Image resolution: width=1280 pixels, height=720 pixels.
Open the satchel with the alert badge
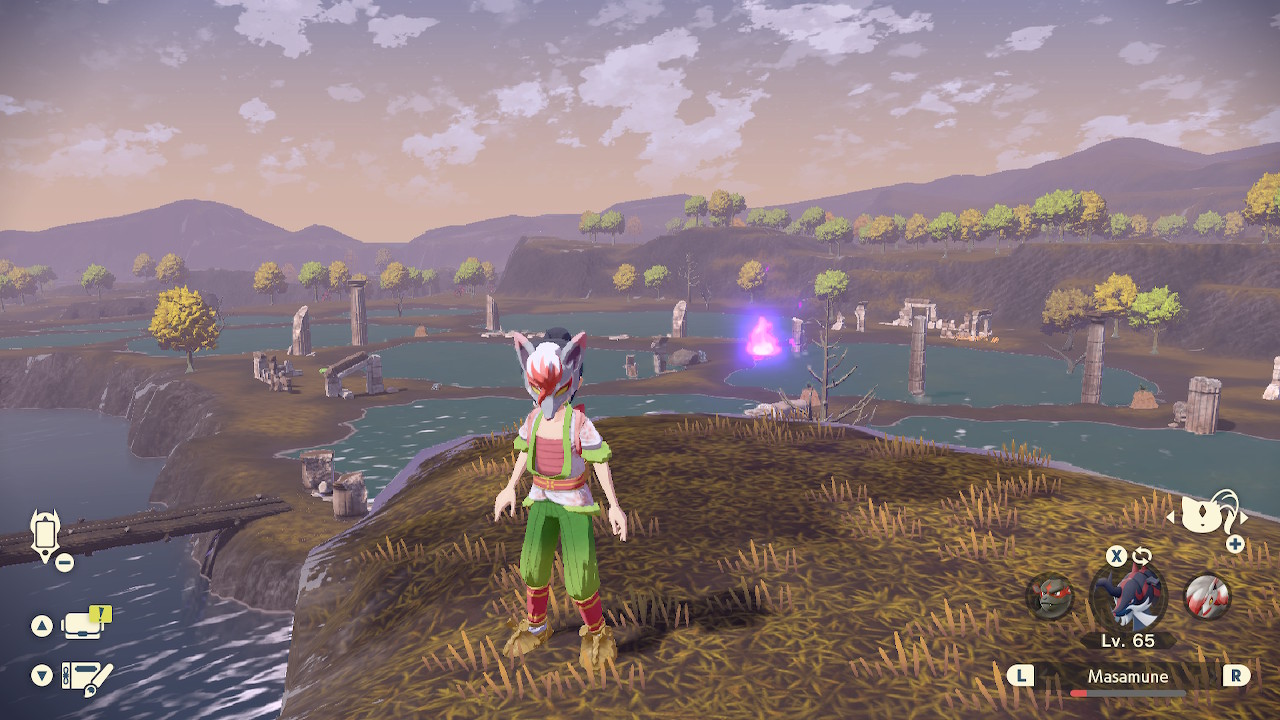(x=84, y=625)
